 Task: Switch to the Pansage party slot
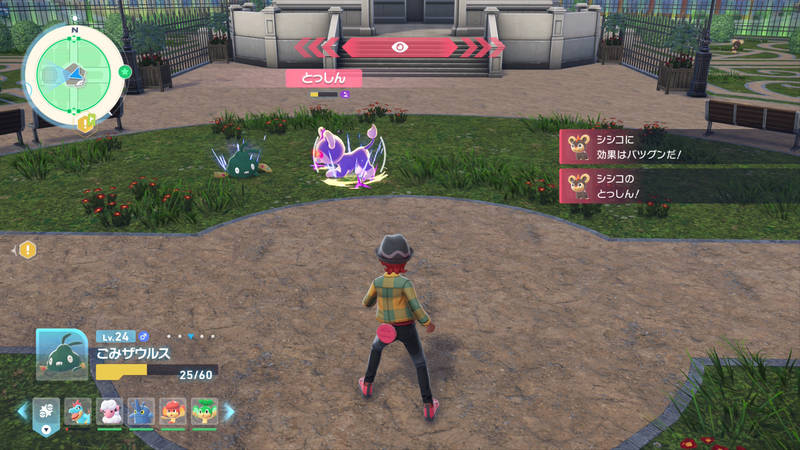click(x=204, y=411)
